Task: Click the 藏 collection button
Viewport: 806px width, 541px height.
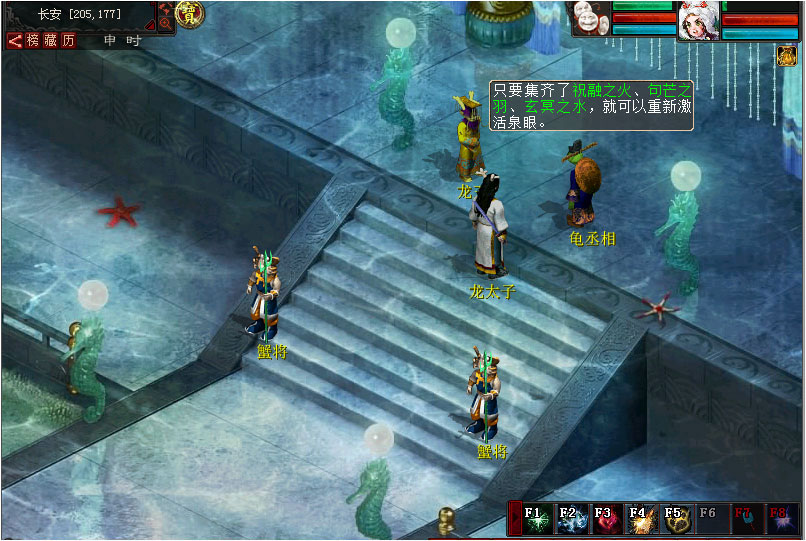Action: (x=51, y=41)
